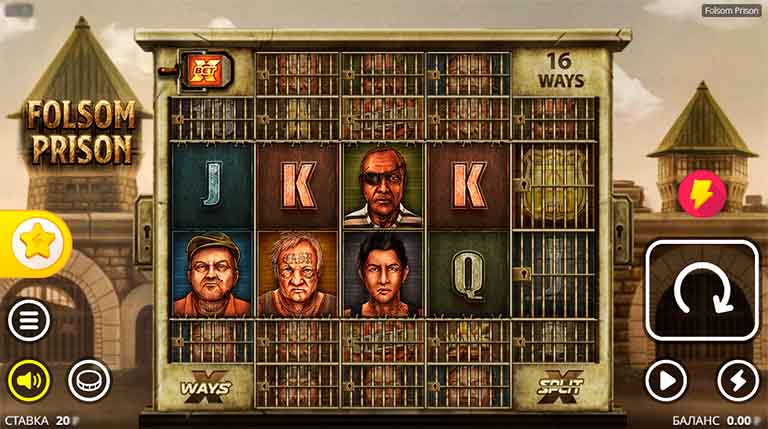The image size is (768, 429).
Task: Enable turbo spin lightning button
Action: pyautogui.click(x=738, y=380)
